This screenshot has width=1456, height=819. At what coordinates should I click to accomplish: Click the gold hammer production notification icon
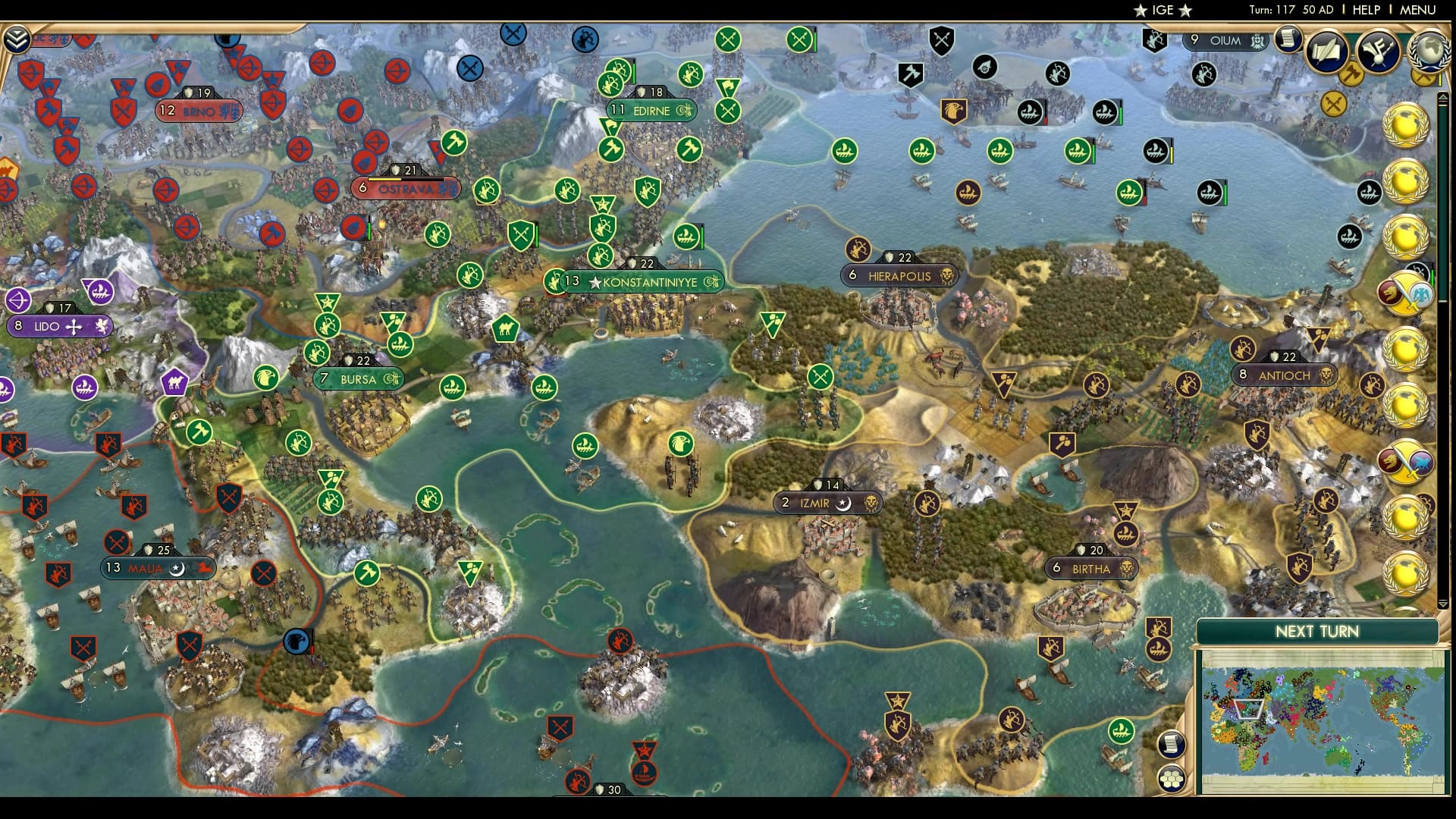click(1353, 74)
